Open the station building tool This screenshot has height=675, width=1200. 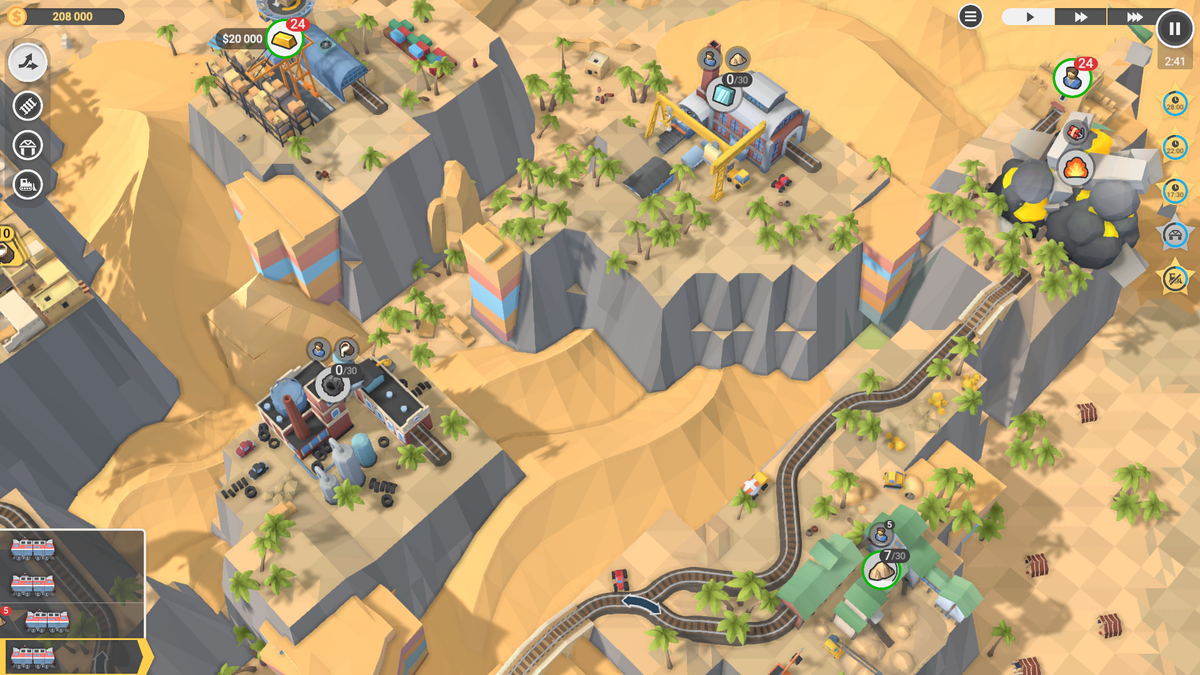point(28,146)
